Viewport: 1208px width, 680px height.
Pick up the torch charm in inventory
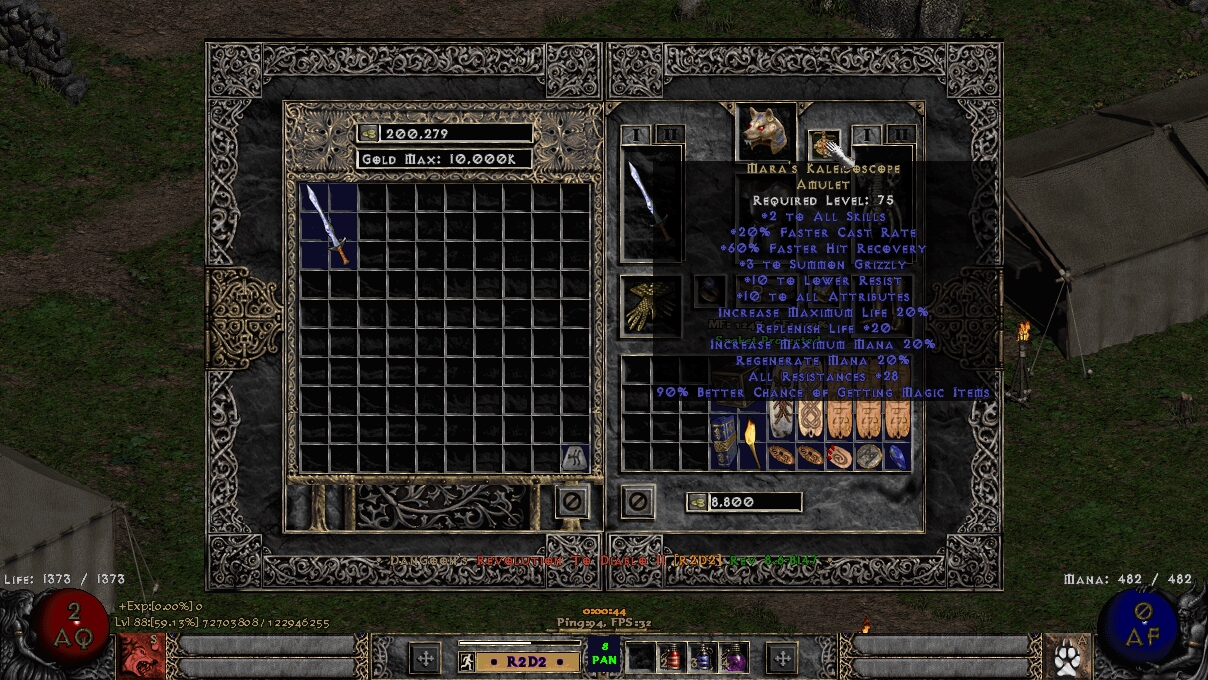coord(752,441)
